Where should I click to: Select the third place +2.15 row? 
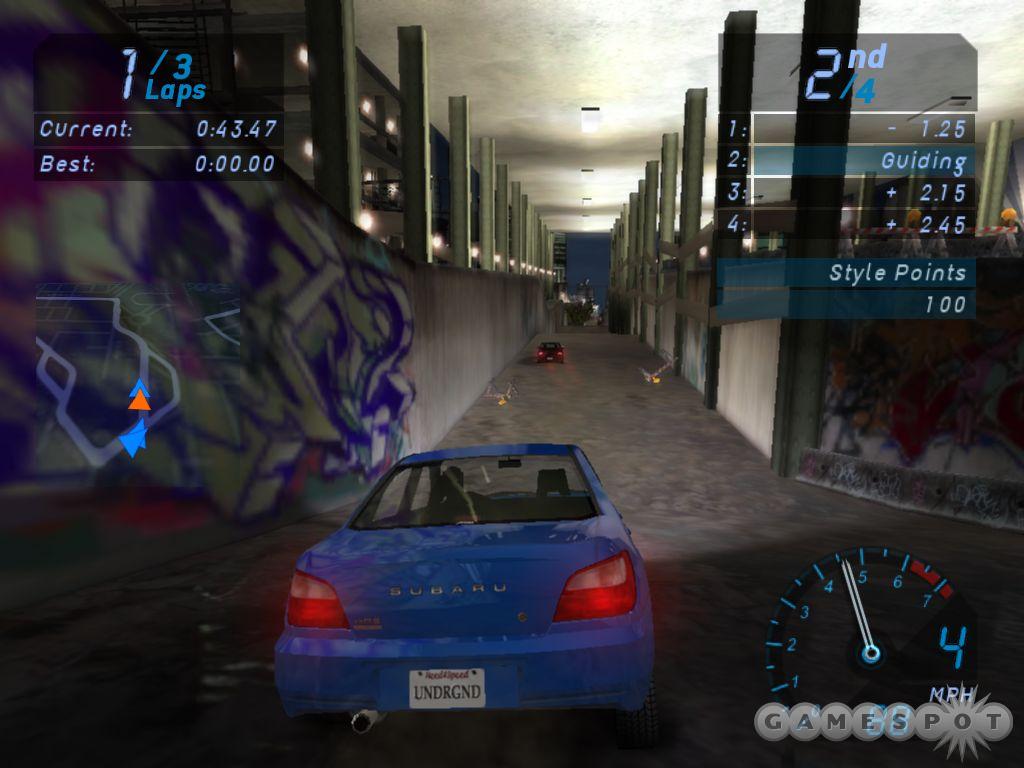(x=847, y=192)
